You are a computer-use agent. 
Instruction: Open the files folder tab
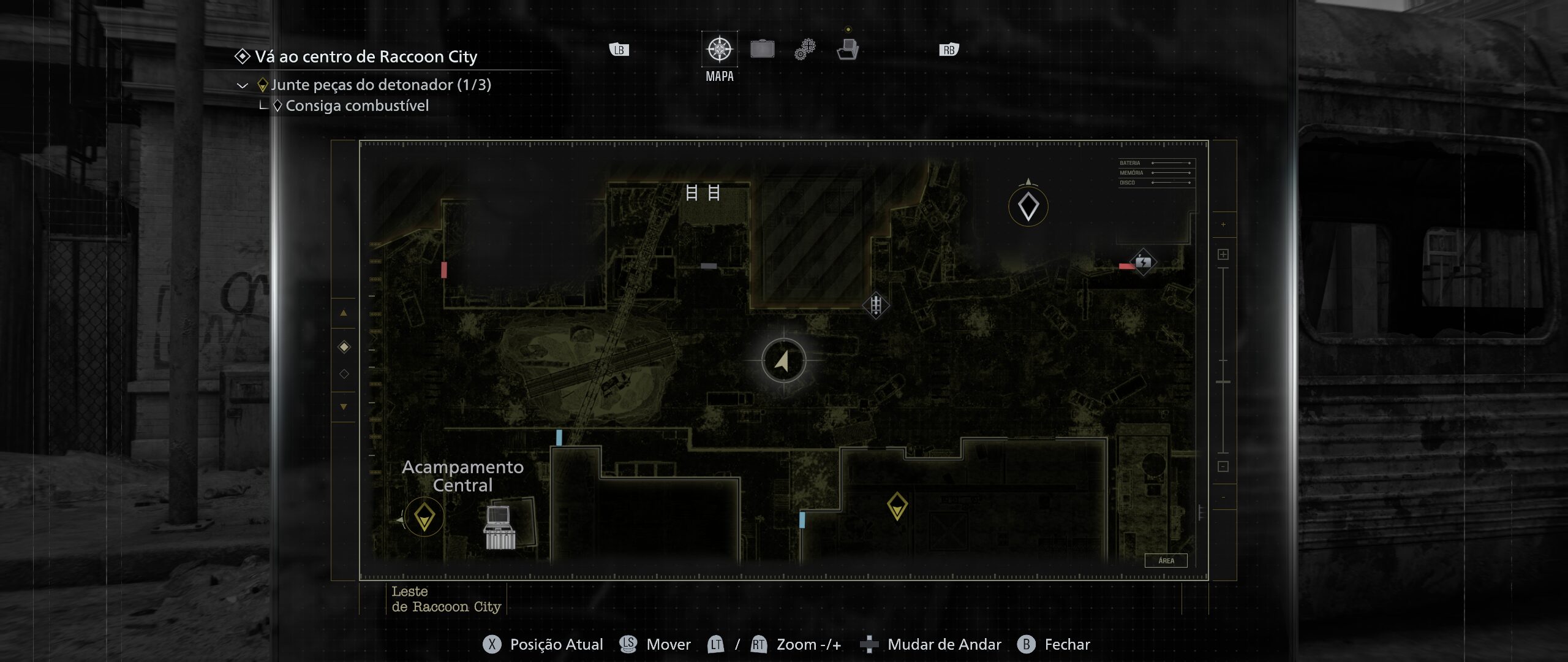point(848,49)
